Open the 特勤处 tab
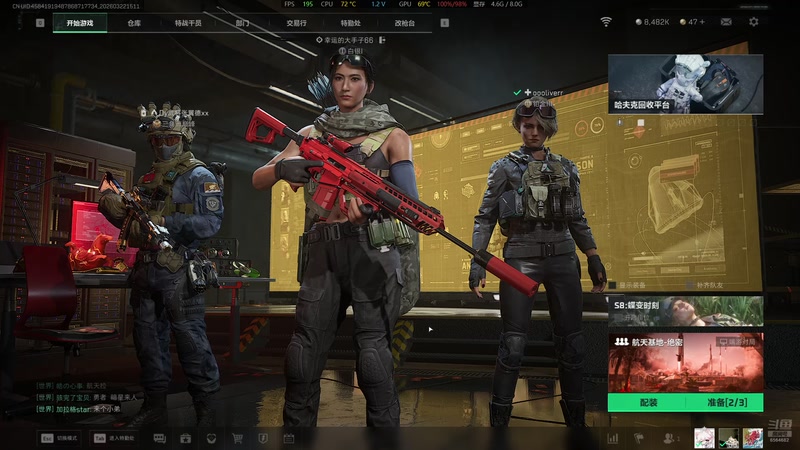 [350, 22]
